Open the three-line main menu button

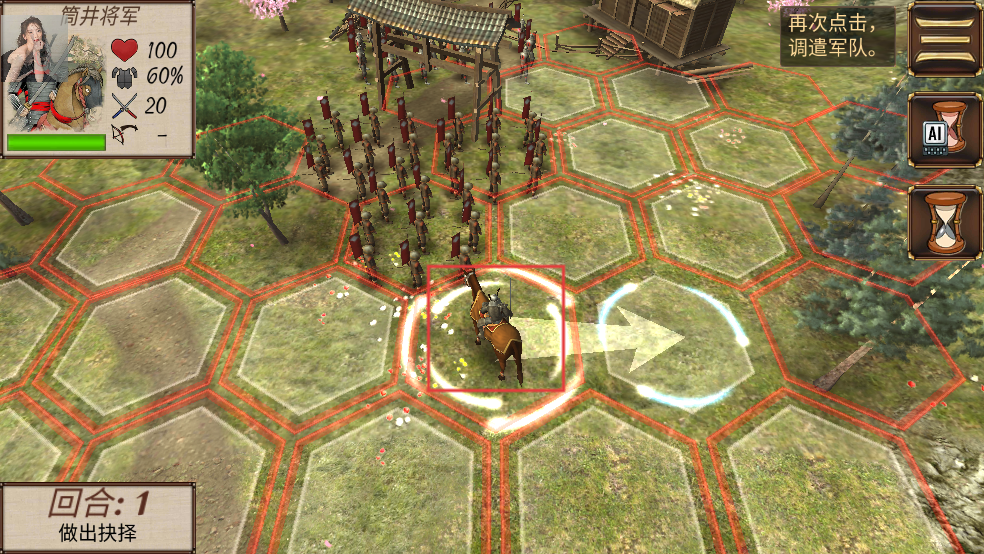pos(945,40)
